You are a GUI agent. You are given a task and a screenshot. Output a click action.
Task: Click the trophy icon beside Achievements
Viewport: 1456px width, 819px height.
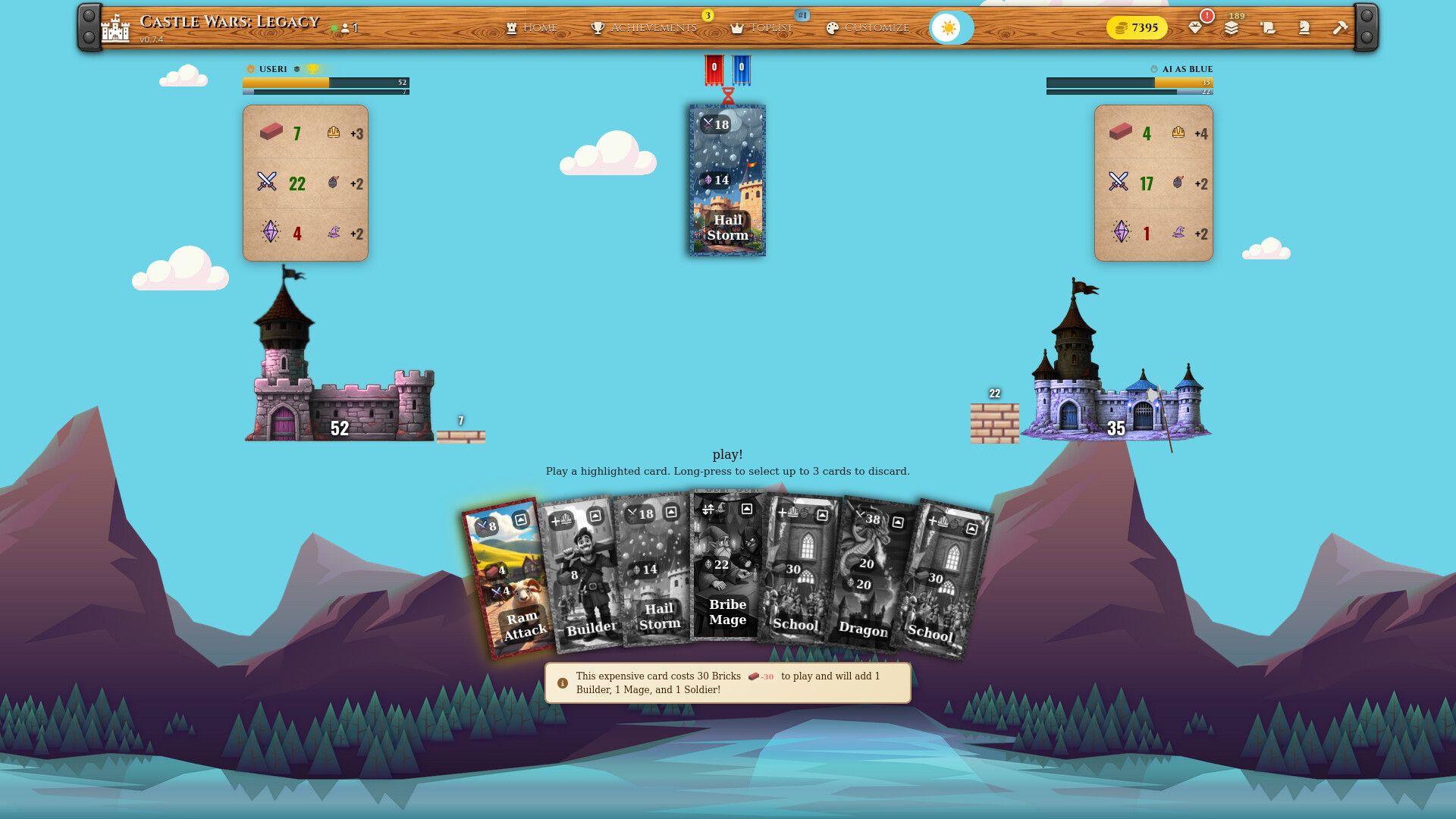click(598, 27)
